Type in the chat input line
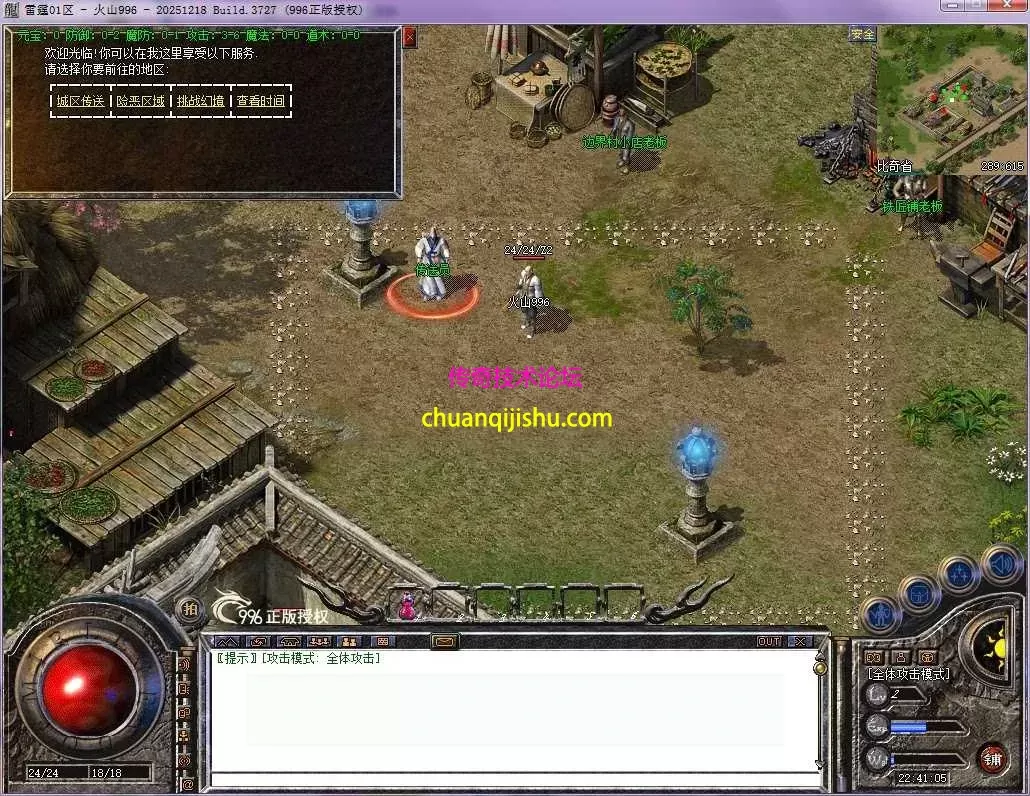1030x796 pixels. click(x=510, y=779)
